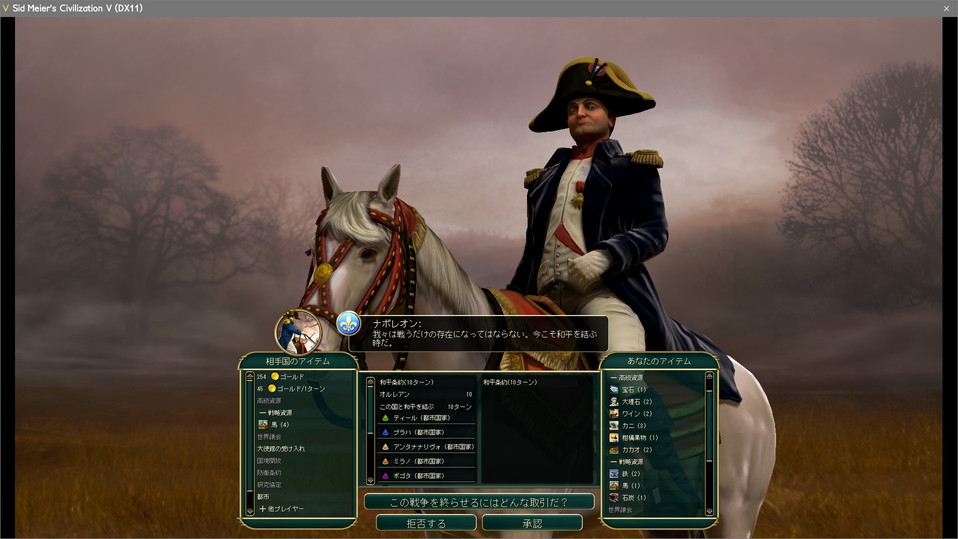Offer your wine (ワイン) resource
The height and width of the screenshot is (539, 958).
[636, 413]
